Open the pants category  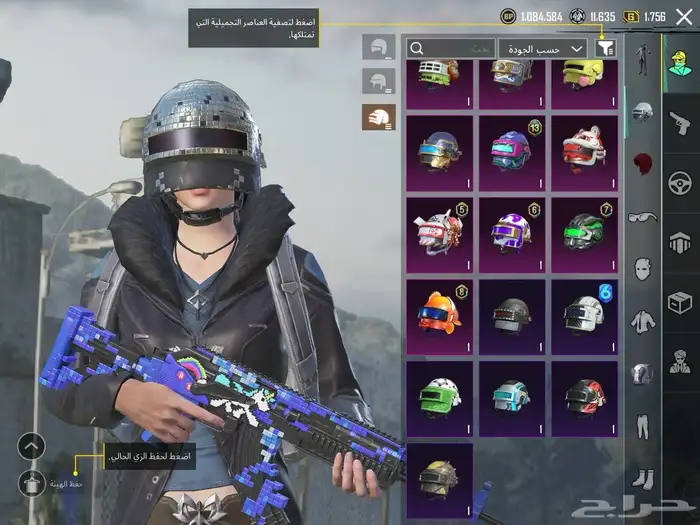point(643,426)
